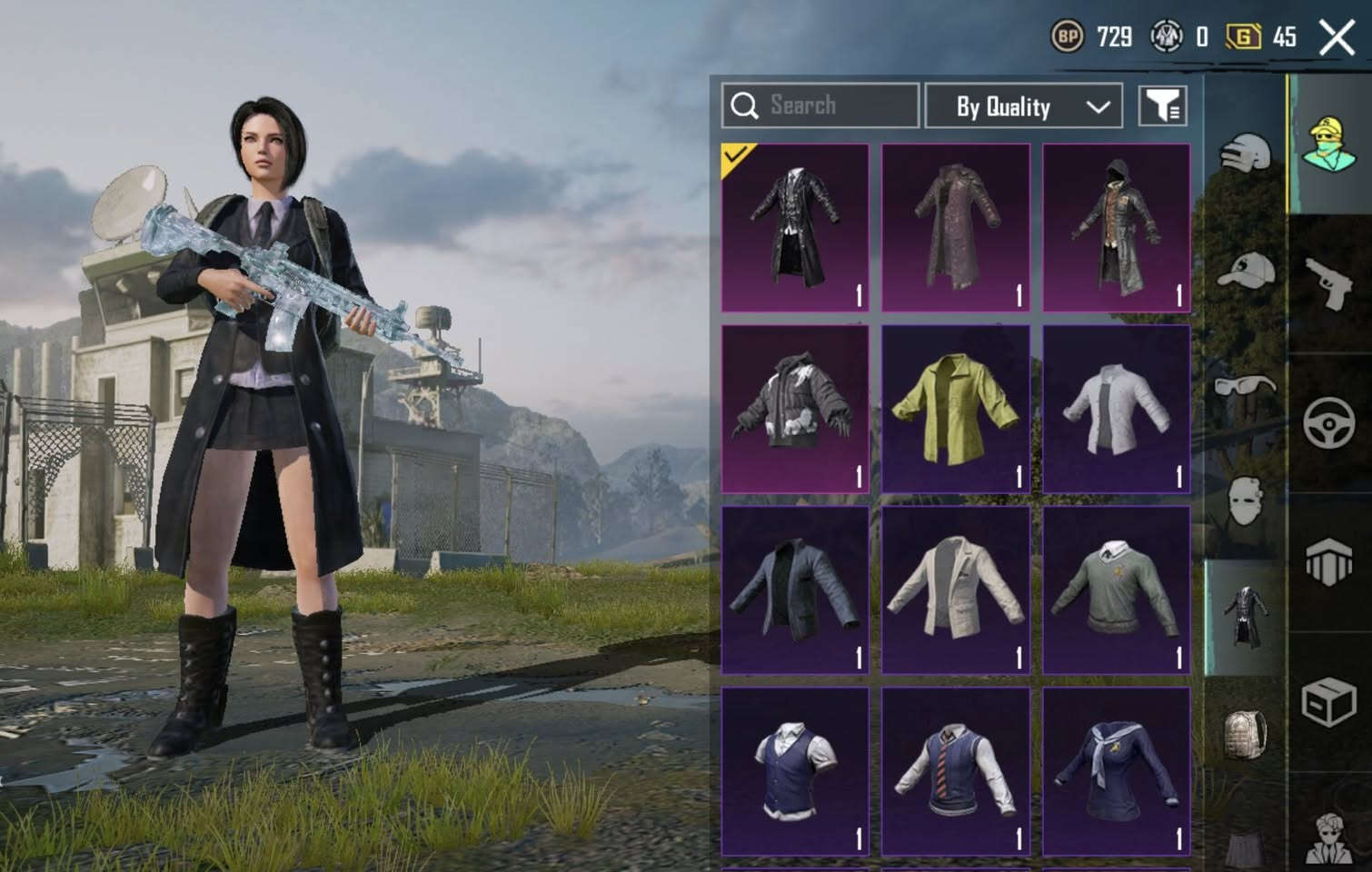Pick the yellow-green shirt
The height and width of the screenshot is (872, 1372).
(x=955, y=409)
